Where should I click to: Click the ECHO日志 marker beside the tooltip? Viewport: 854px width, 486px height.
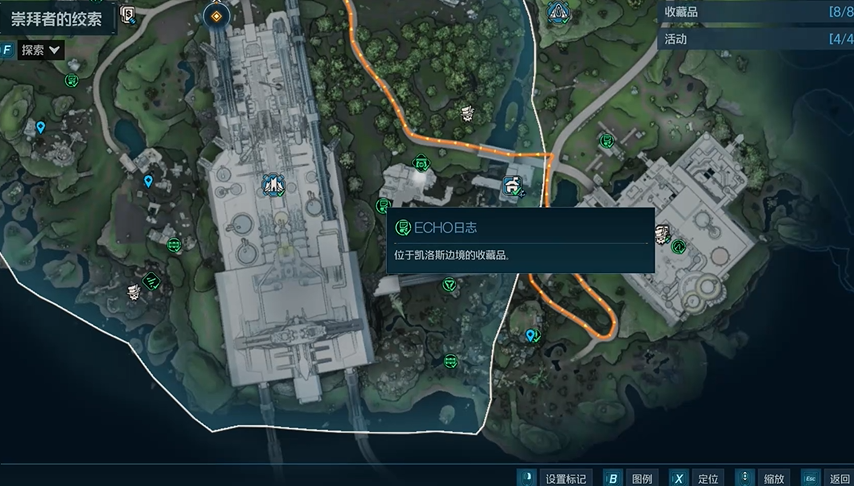pos(383,206)
